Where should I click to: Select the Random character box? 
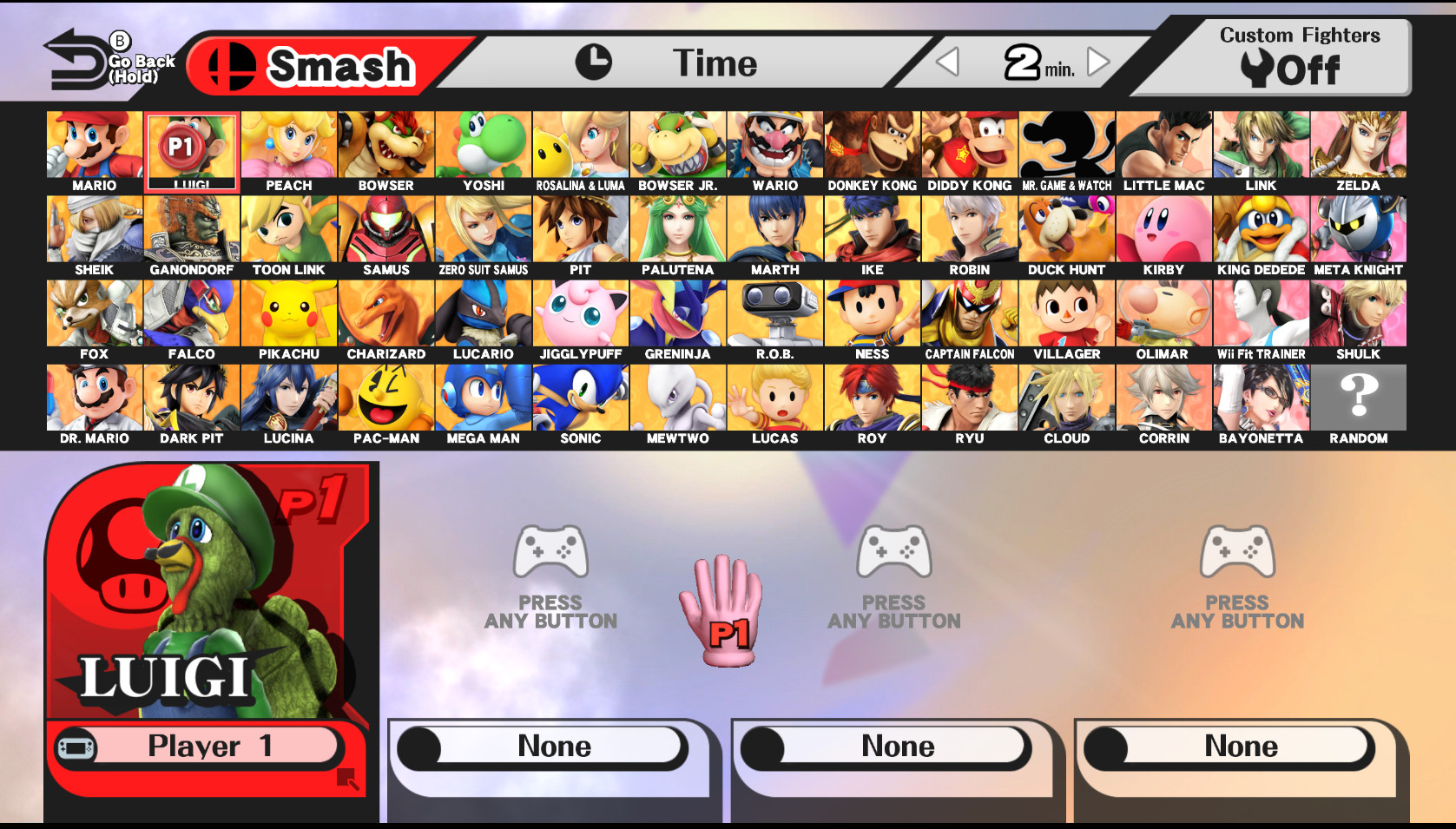click(1358, 396)
